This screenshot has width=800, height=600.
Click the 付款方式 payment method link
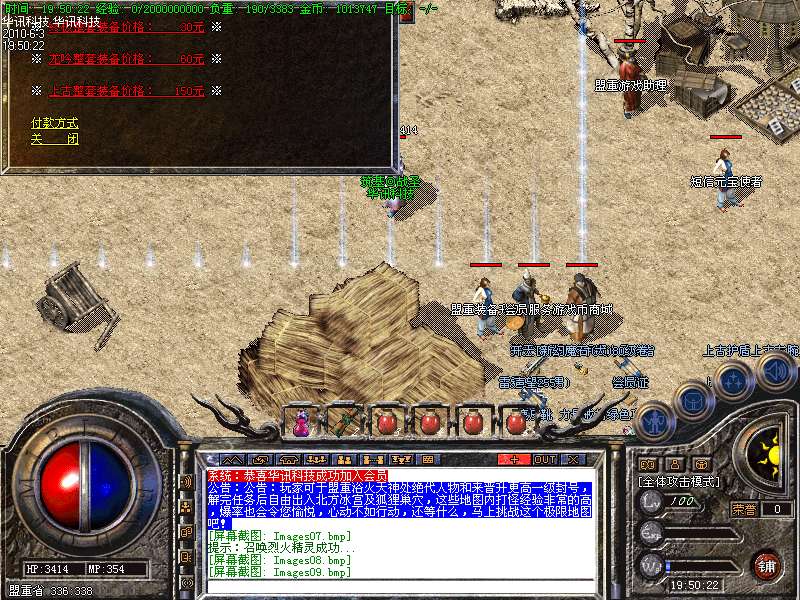[x=54, y=123]
